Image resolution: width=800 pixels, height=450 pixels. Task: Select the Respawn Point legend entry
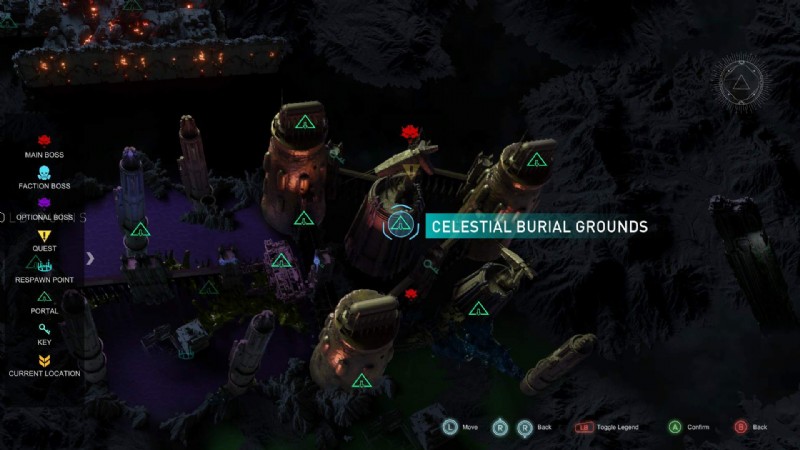(43, 271)
